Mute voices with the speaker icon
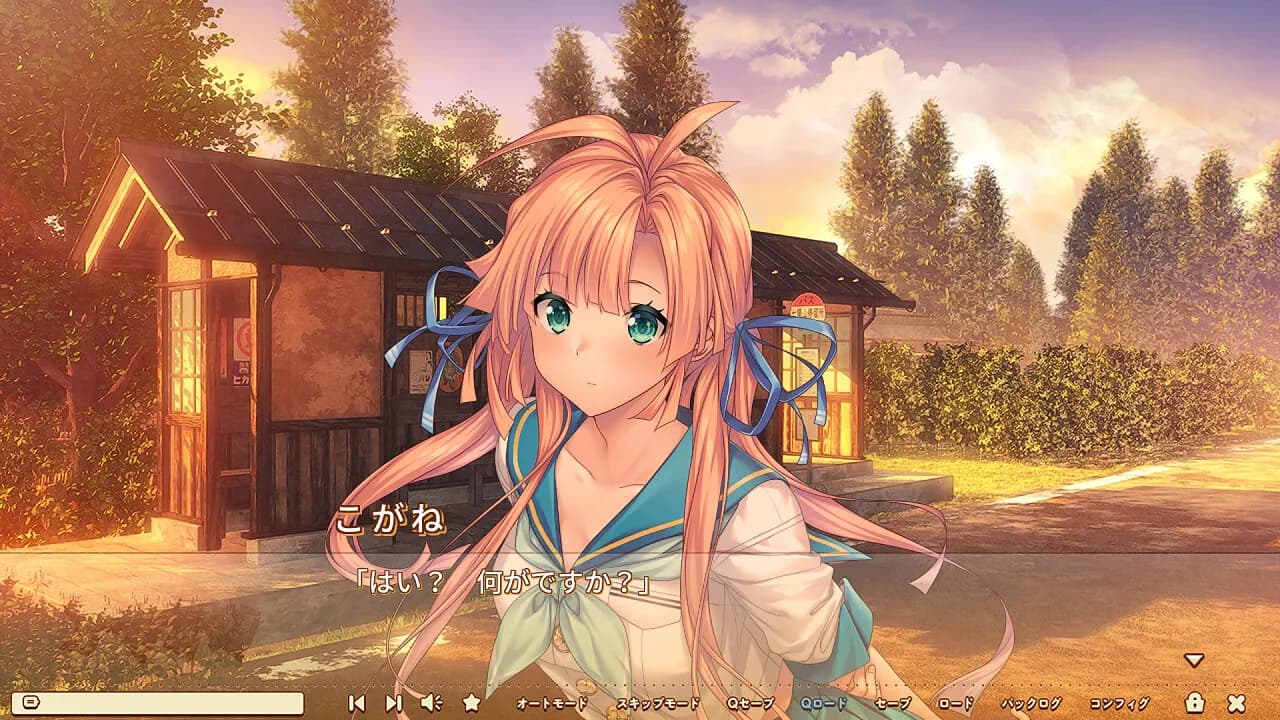Viewport: 1280px width, 720px height. (430, 704)
